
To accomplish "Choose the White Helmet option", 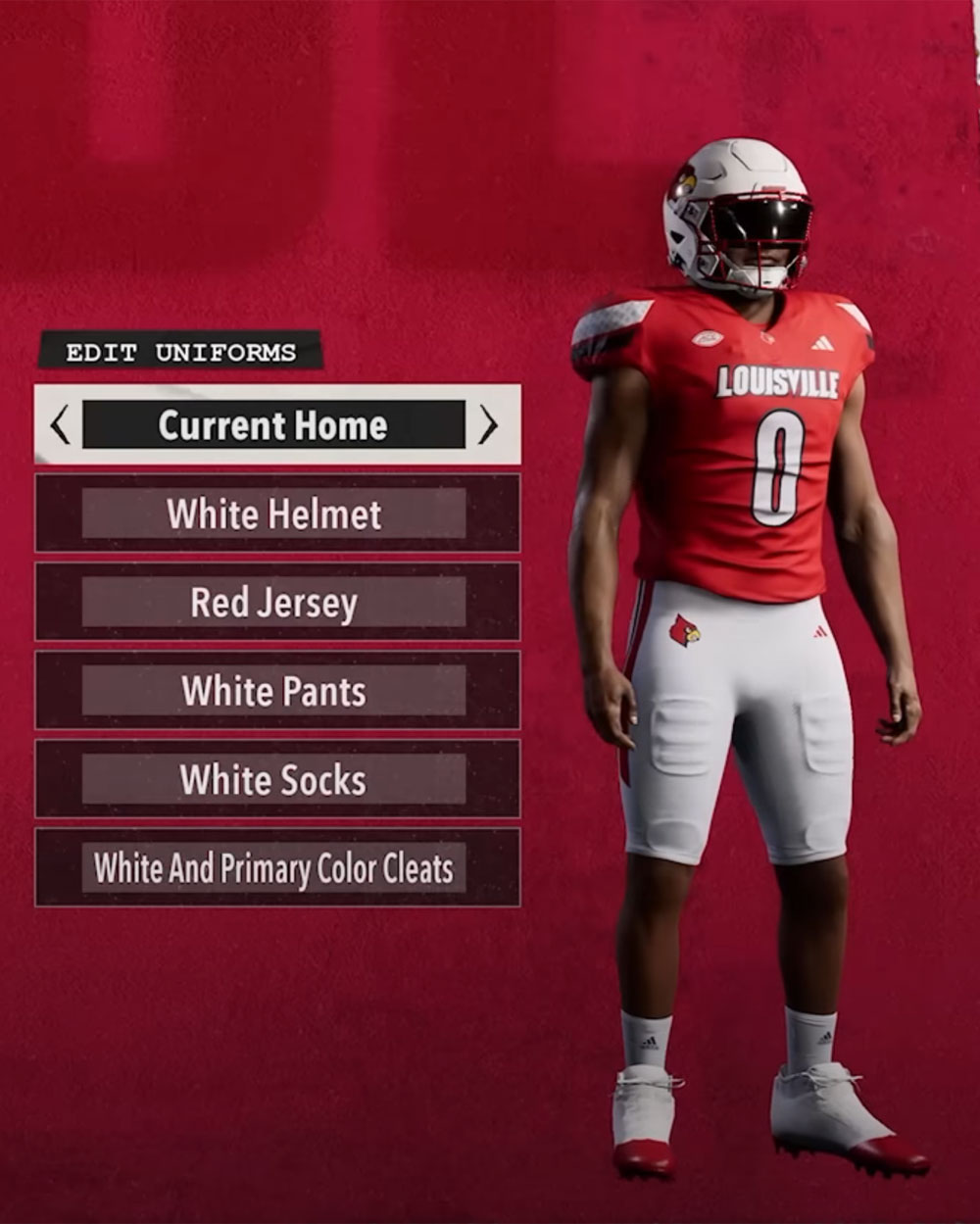I will (x=274, y=514).
